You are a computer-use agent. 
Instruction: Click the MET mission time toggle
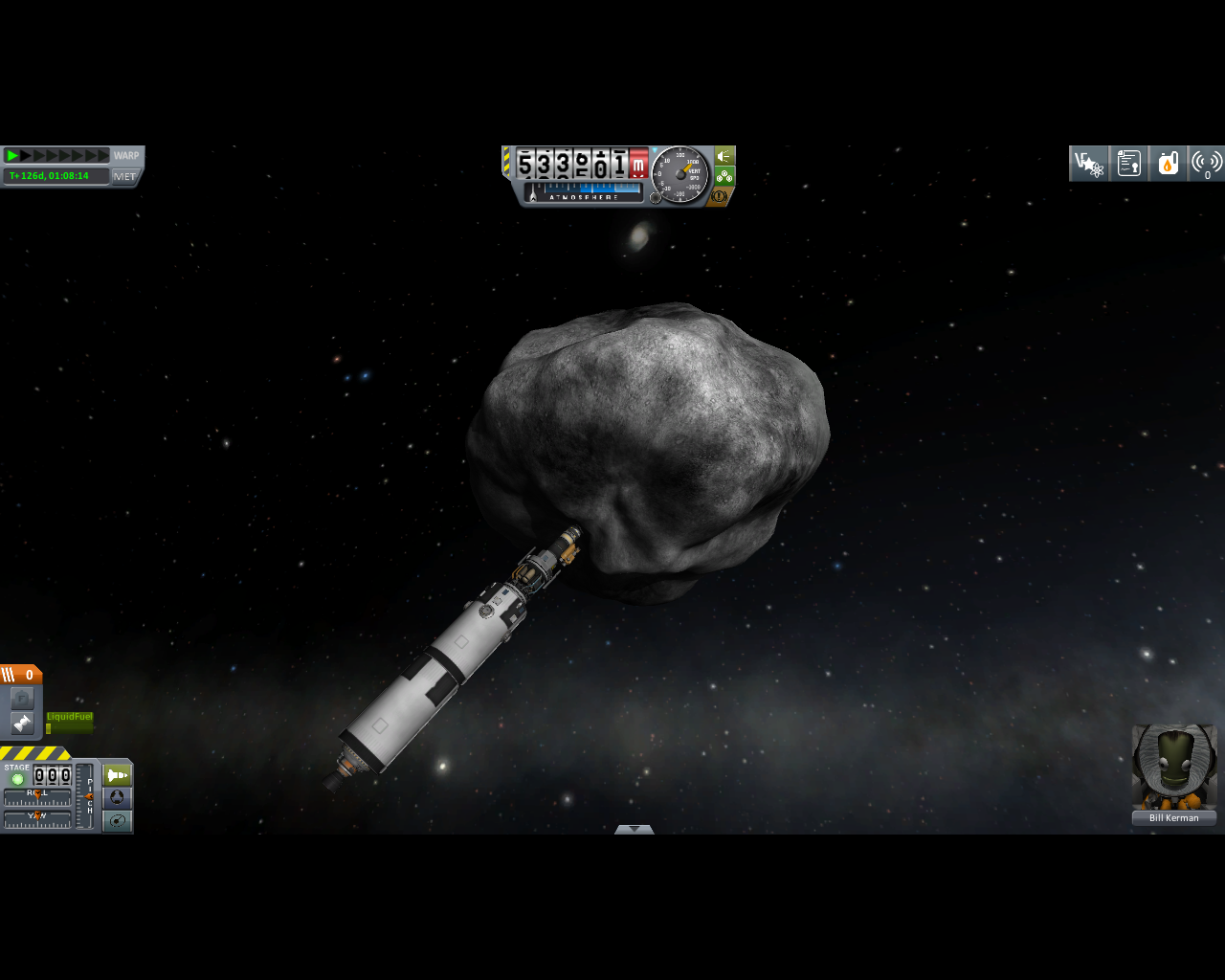coord(125,176)
